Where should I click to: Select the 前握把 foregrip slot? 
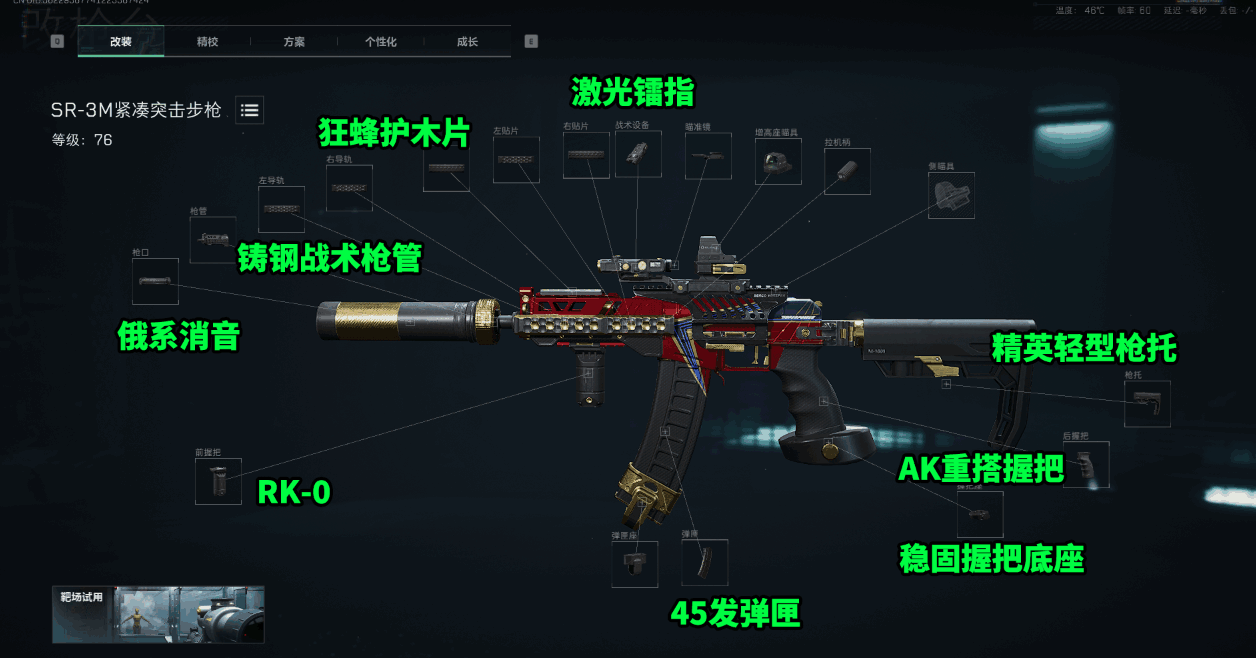click(x=218, y=481)
